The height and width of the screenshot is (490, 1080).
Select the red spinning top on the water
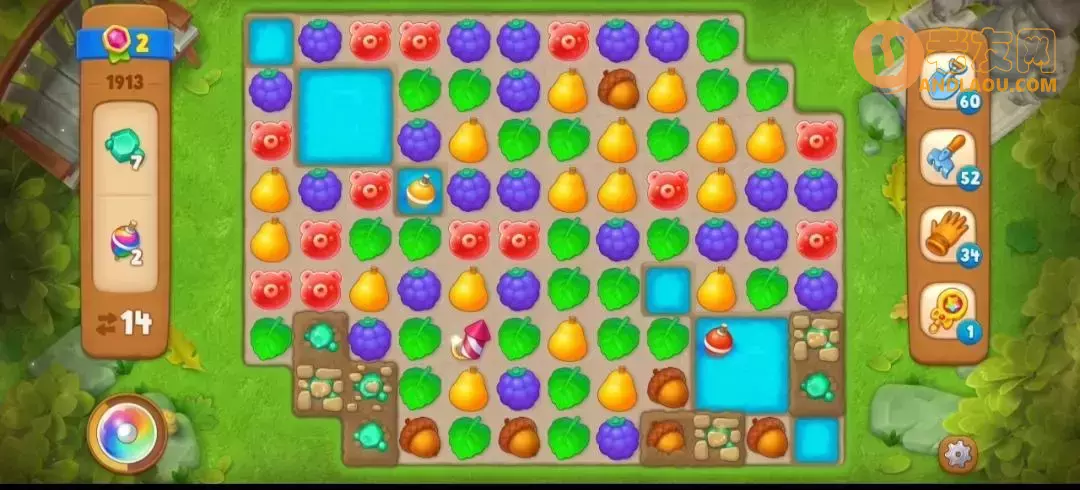click(717, 339)
